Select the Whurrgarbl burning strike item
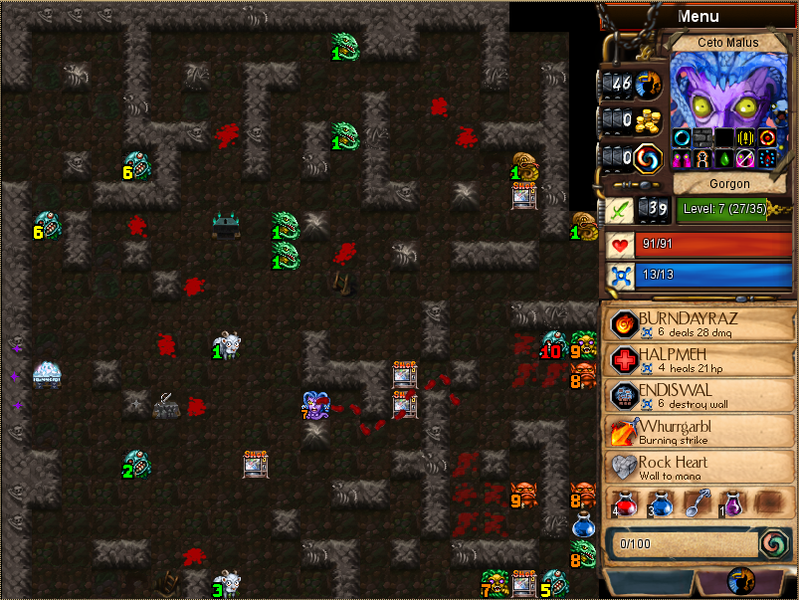This screenshot has height=600, width=799. click(x=700, y=432)
